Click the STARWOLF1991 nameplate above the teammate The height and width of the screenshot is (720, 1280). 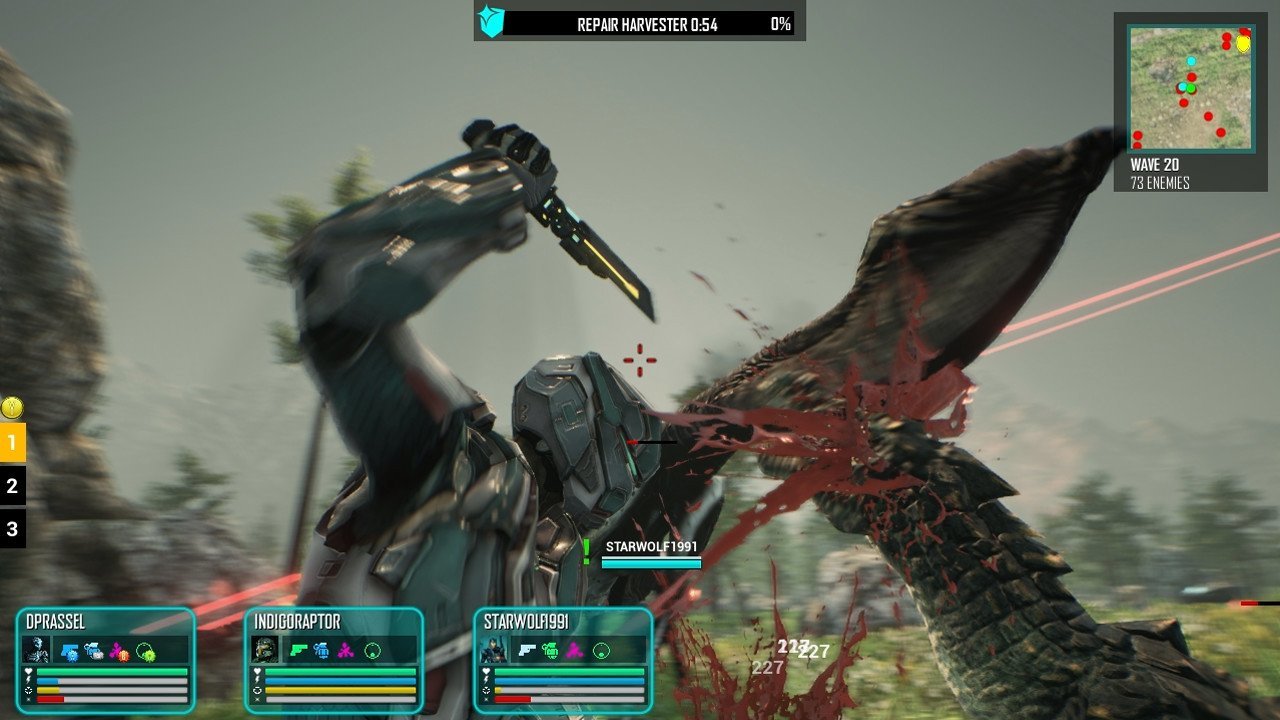pyautogui.click(x=651, y=547)
